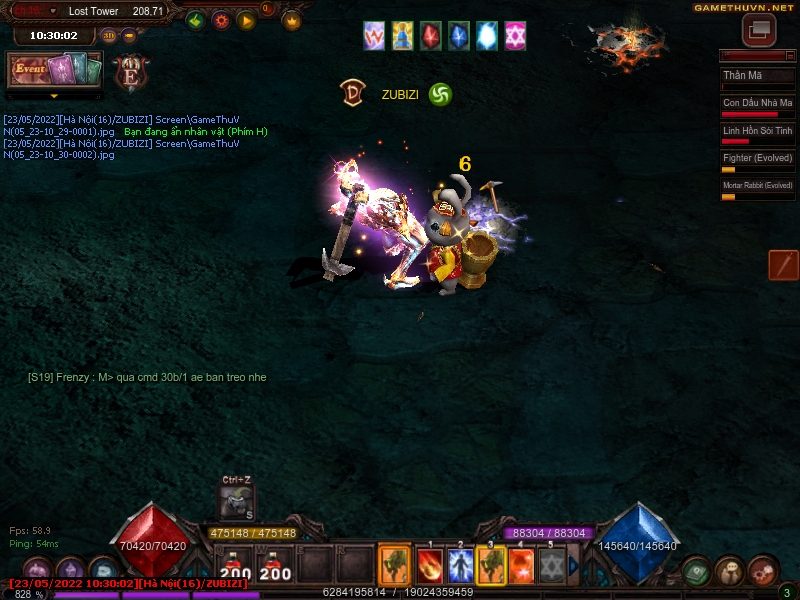The height and width of the screenshot is (600, 800).
Task: Open the Event cards panel
Action: (55, 70)
